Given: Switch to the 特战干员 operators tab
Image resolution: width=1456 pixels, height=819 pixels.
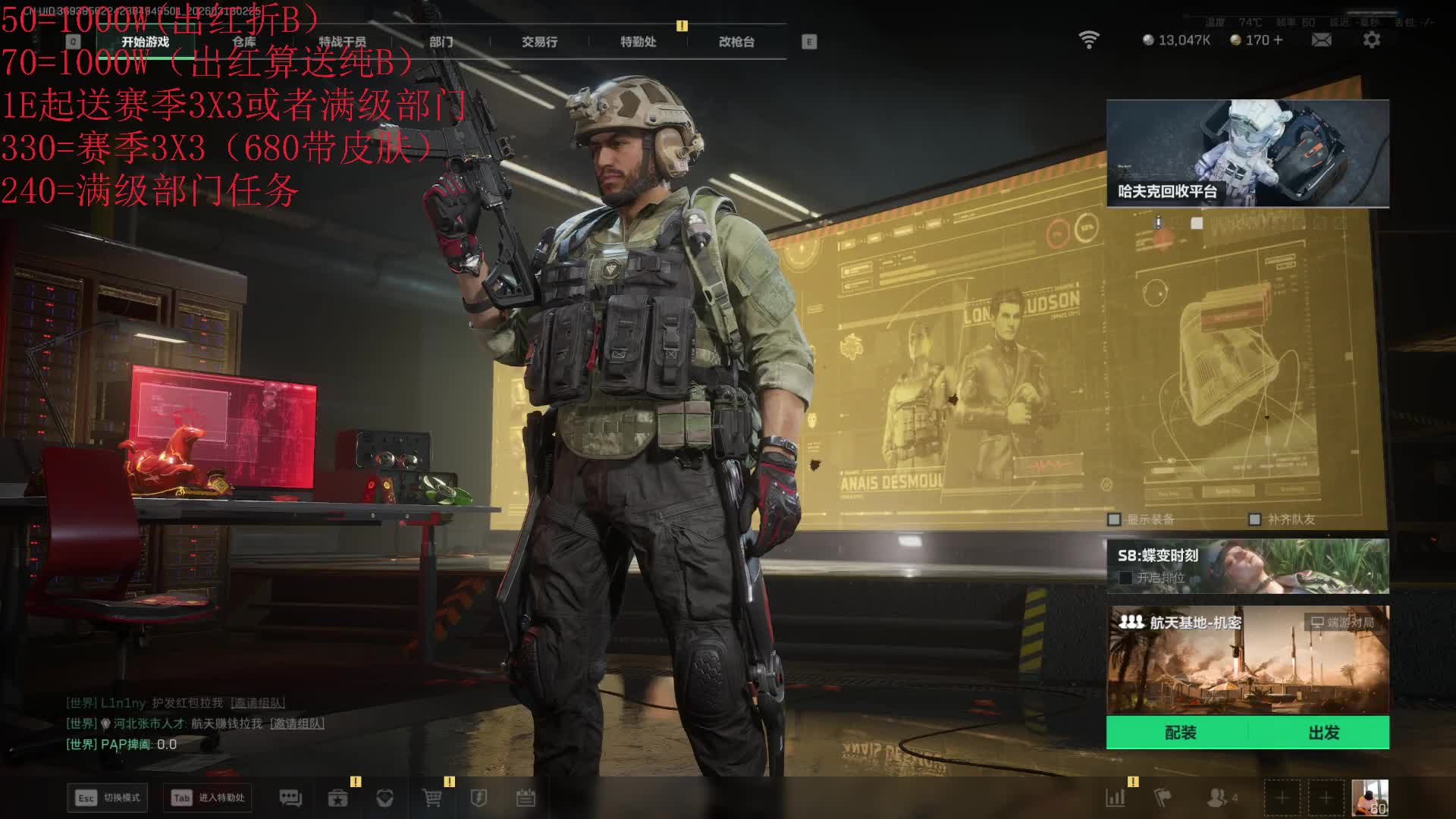Looking at the screenshot, I should pos(342,42).
